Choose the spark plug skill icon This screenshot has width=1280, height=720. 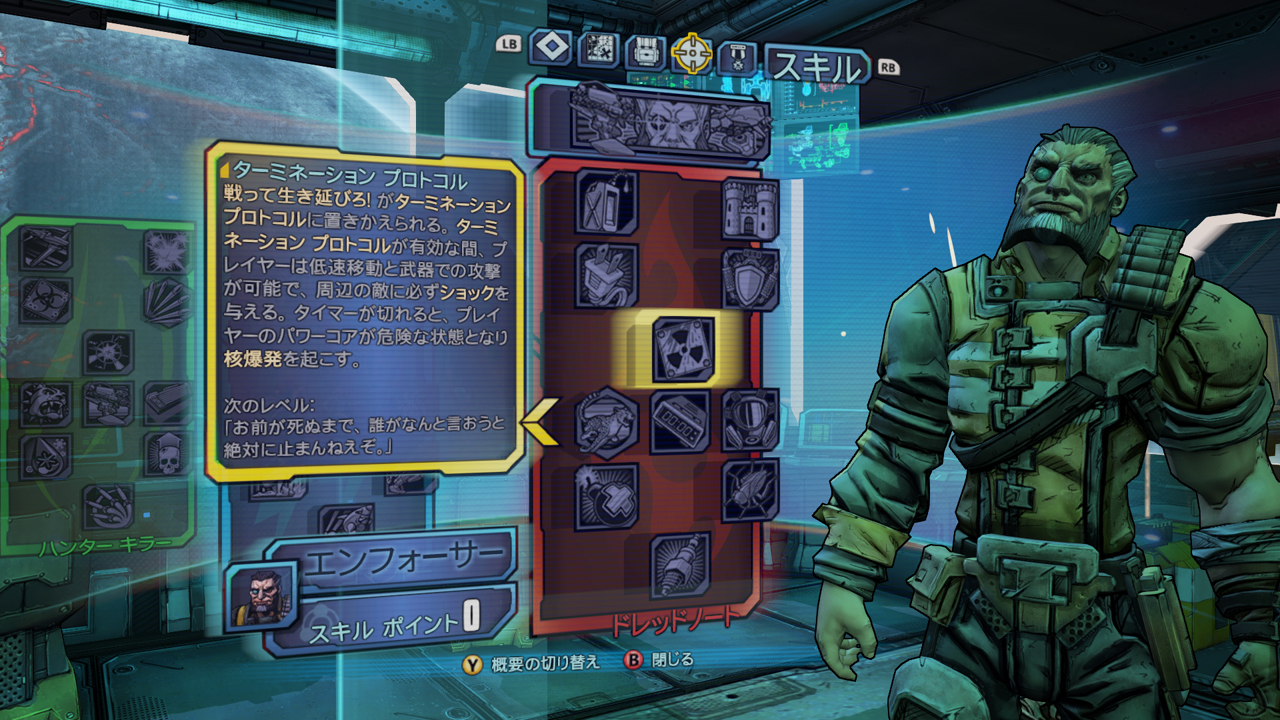[x=680, y=566]
